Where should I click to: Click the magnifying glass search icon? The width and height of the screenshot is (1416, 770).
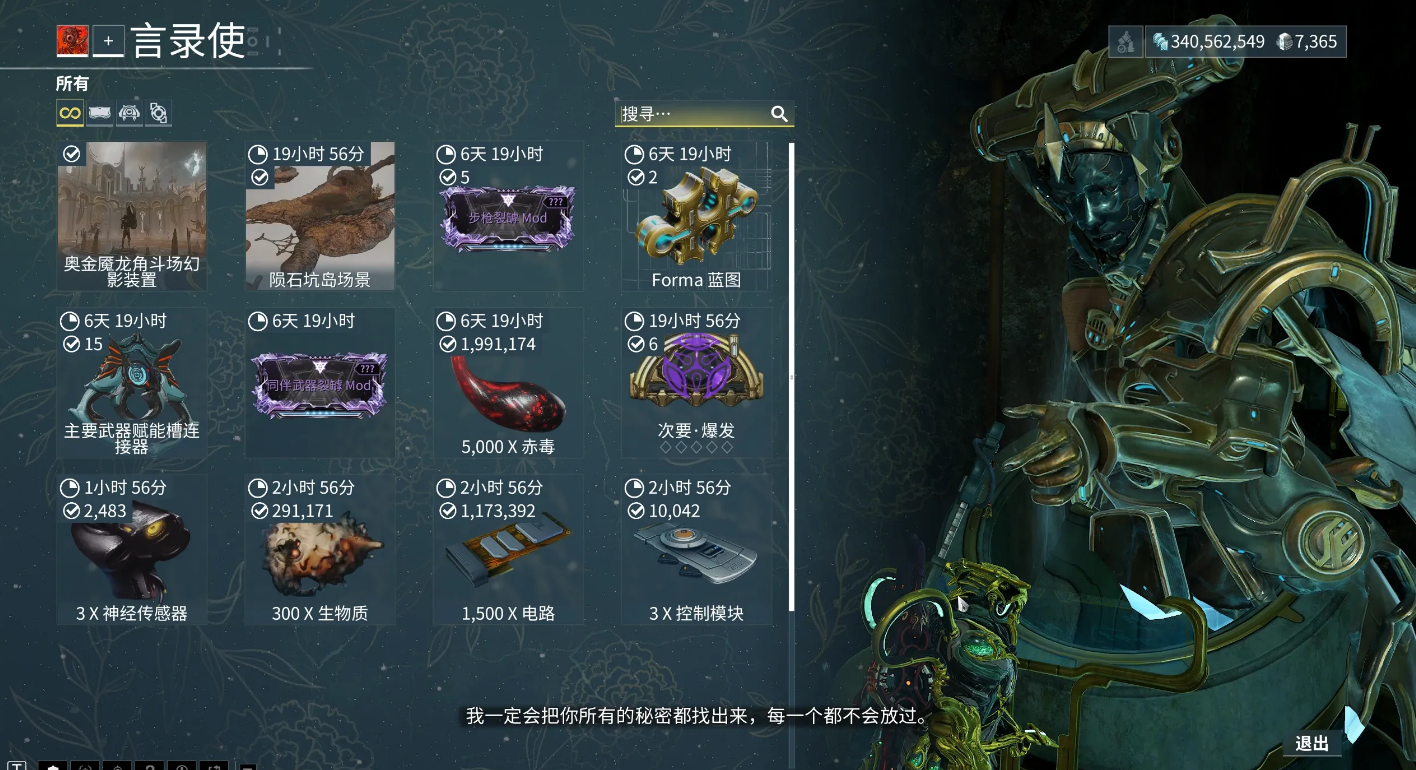(x=780, y=114)
